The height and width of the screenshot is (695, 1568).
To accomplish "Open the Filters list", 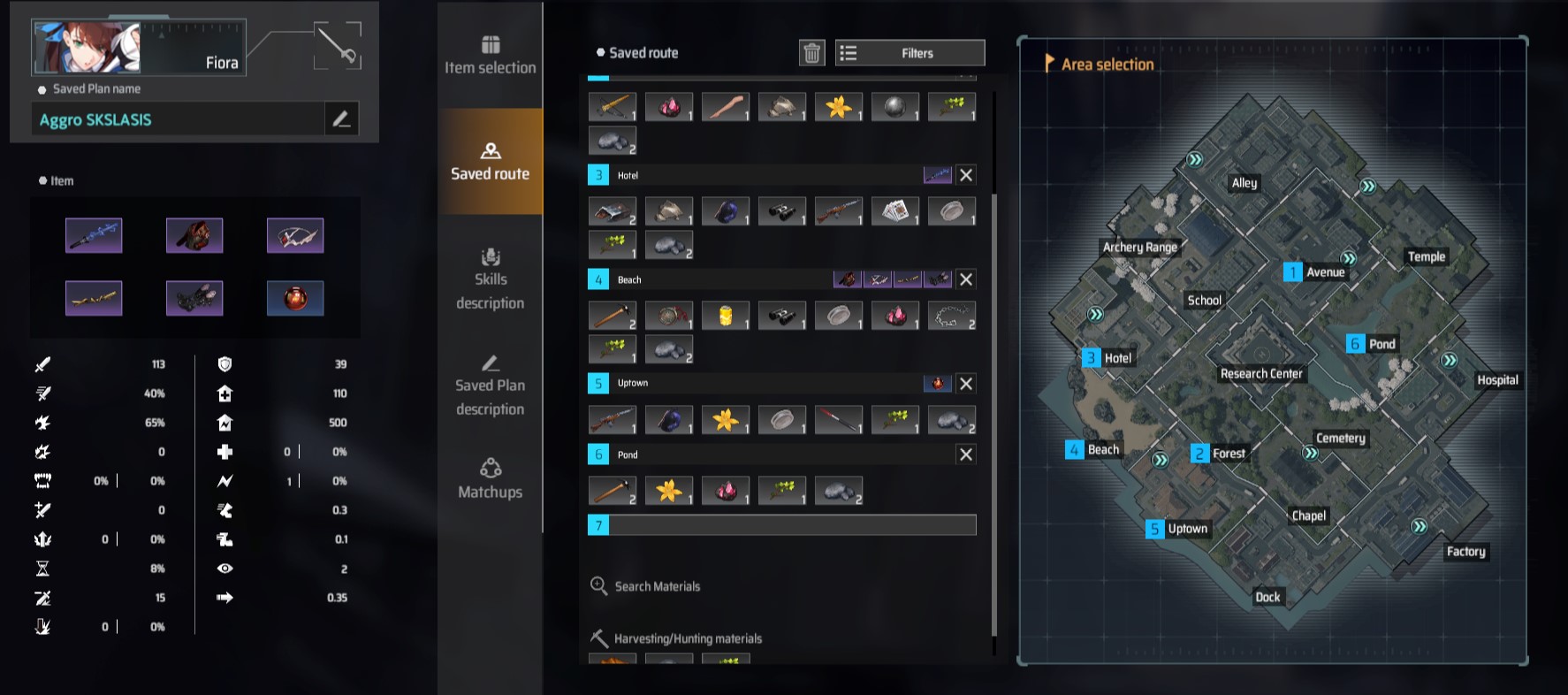I will click(x=910, y=53).
